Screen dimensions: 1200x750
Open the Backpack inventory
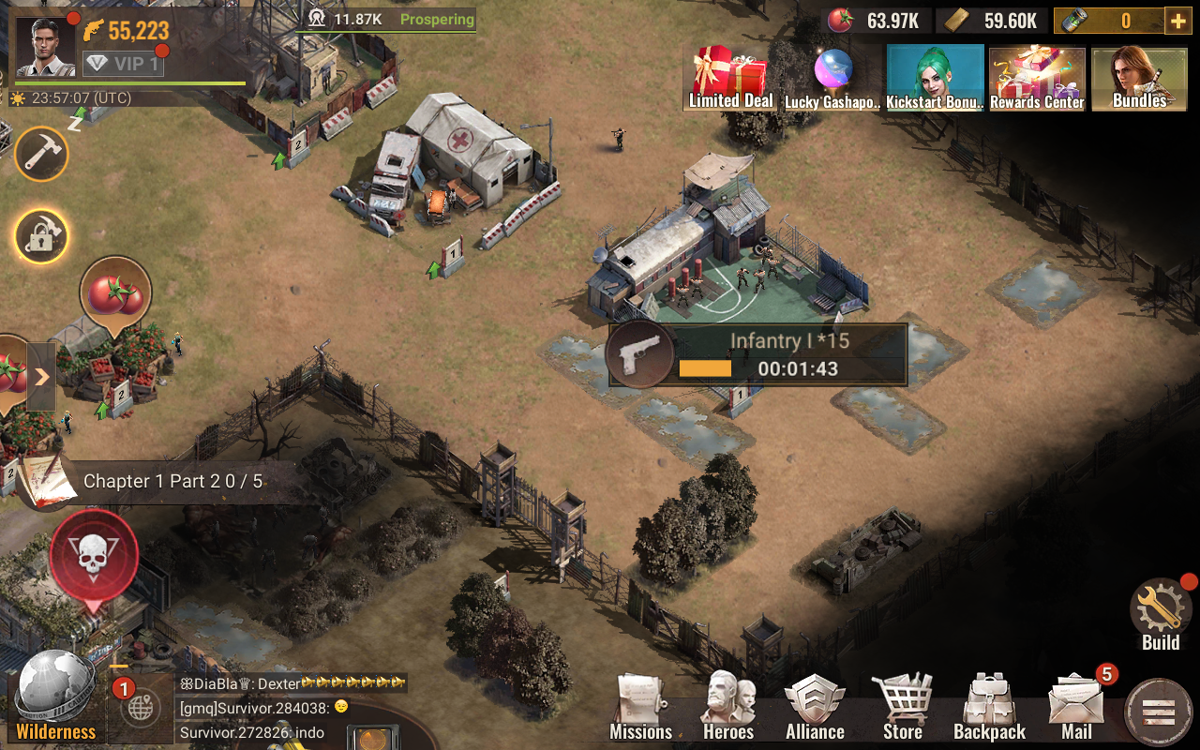click(989, 708)
